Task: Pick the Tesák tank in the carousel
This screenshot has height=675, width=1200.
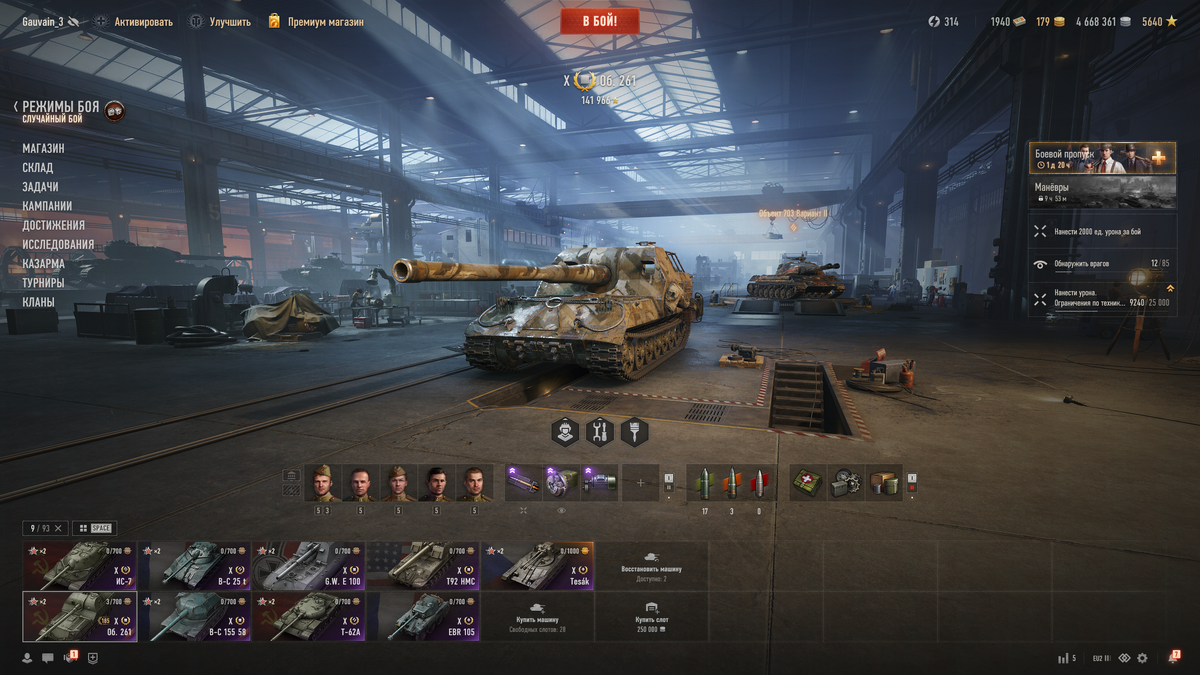Action: click(537, 566)
